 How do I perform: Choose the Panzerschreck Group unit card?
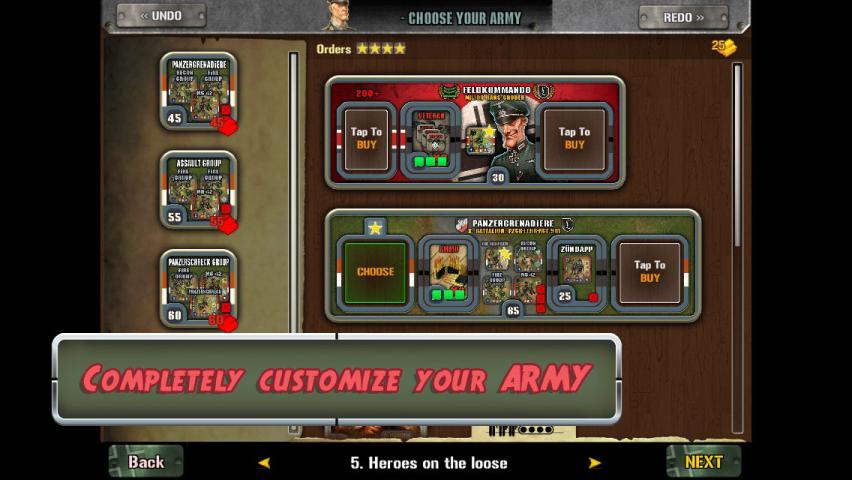(x=198, y=288)
